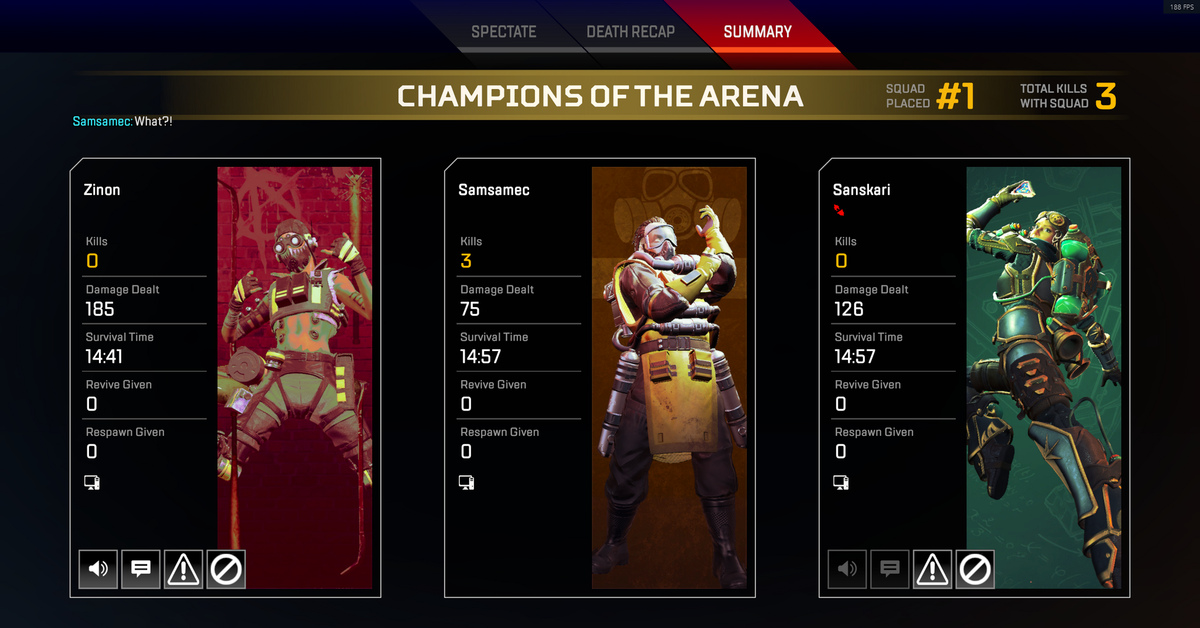Mute Zinon's voice with speaker button
This screenshot has width=1200, height=628.
click(98, 569)
